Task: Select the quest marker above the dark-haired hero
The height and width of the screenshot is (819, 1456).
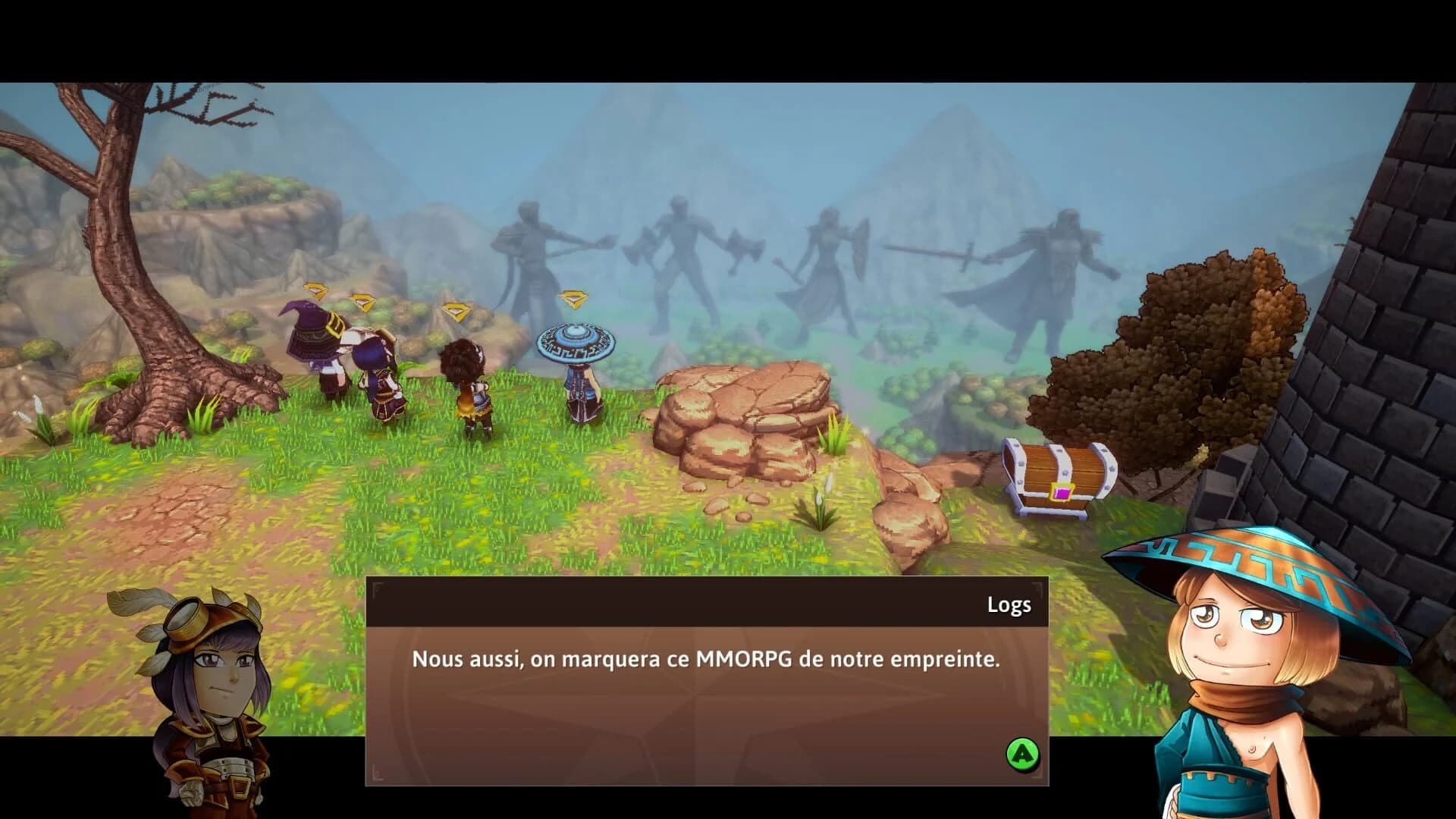Action: [455, 311]
